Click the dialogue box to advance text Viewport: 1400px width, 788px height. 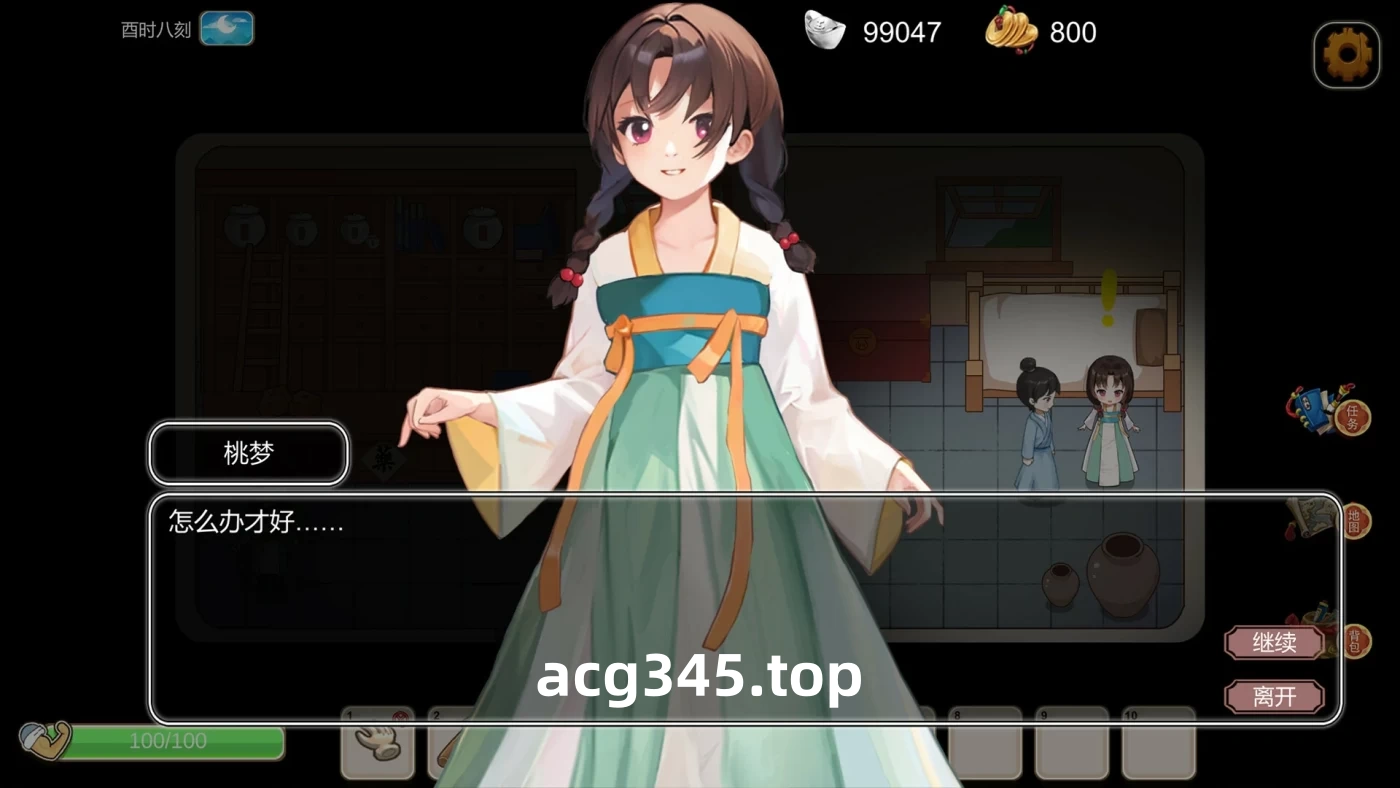pos(450,580)
